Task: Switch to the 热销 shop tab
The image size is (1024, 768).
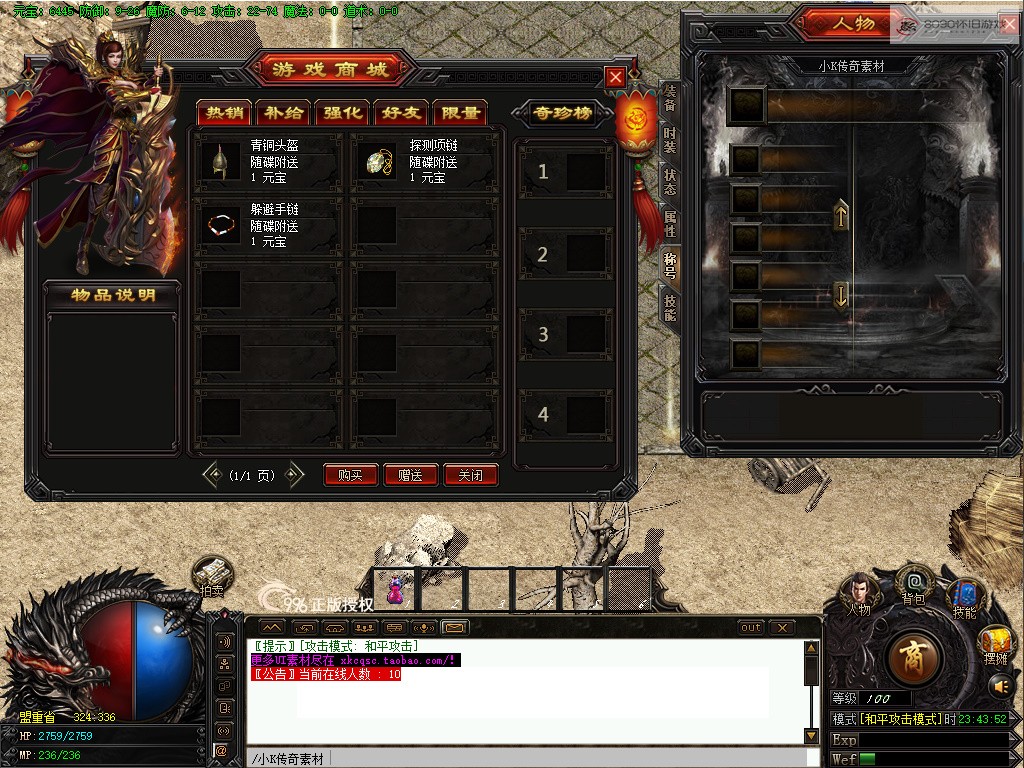Action: coord(222,113)
